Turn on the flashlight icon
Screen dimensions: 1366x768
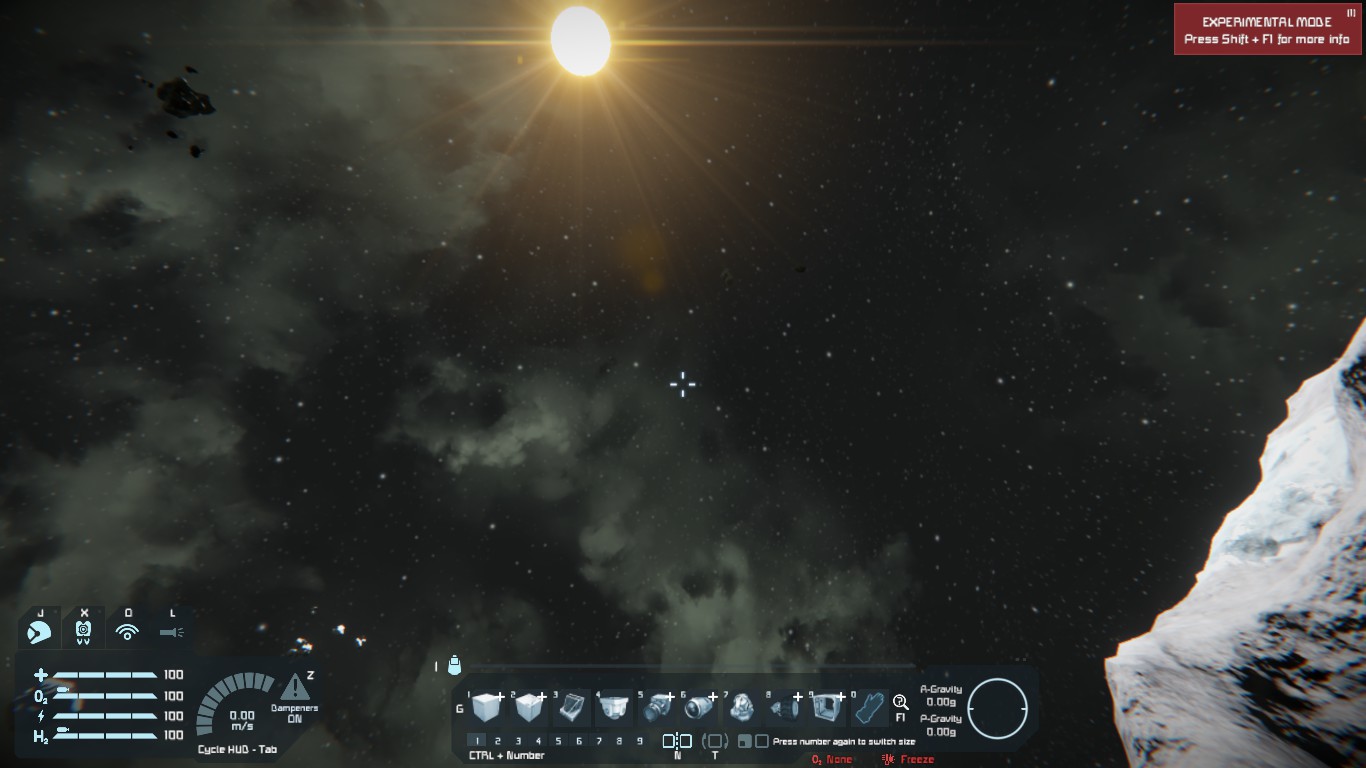(x=172, y=632)
